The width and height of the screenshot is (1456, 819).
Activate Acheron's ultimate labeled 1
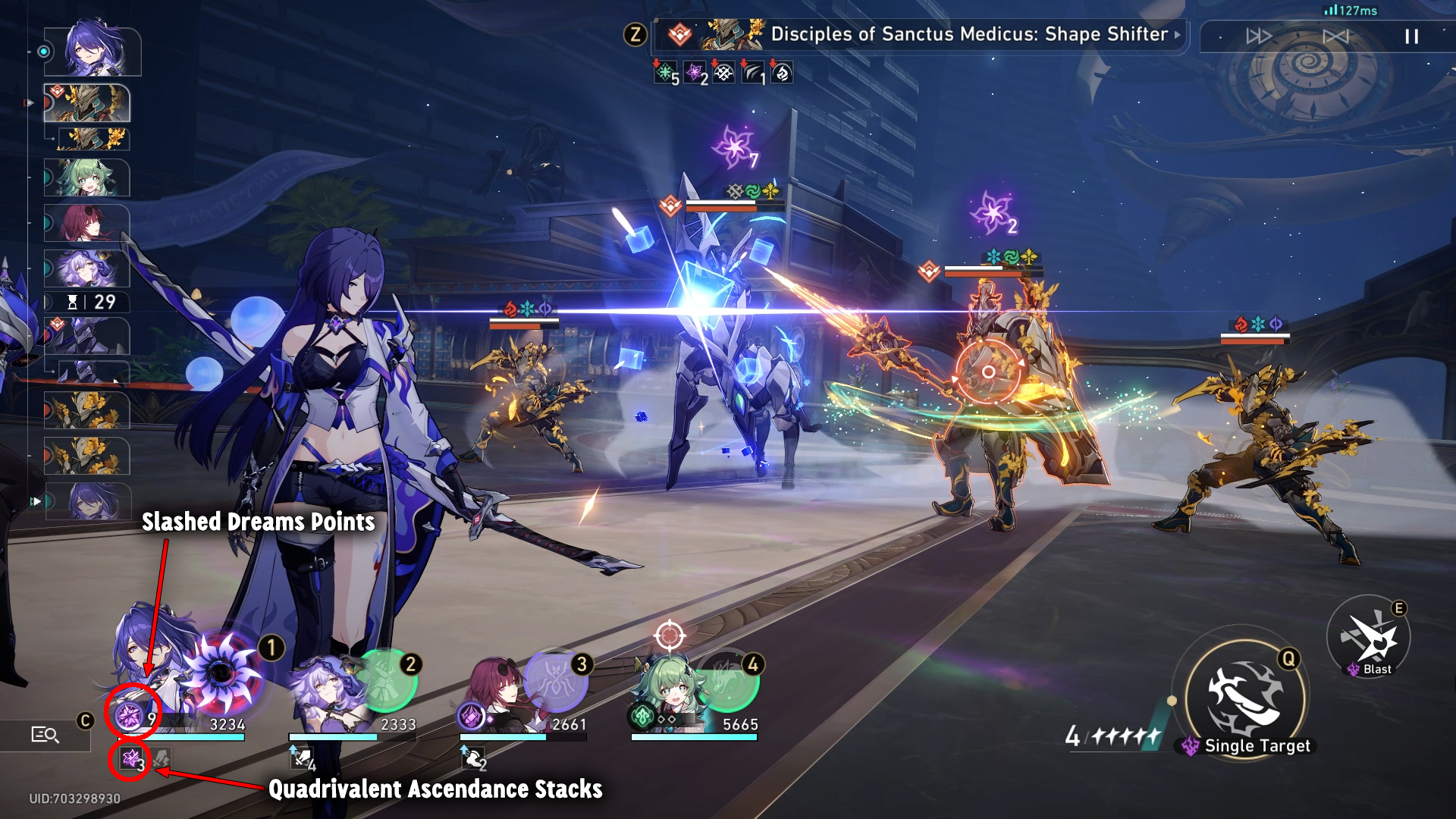click(221, 672)
